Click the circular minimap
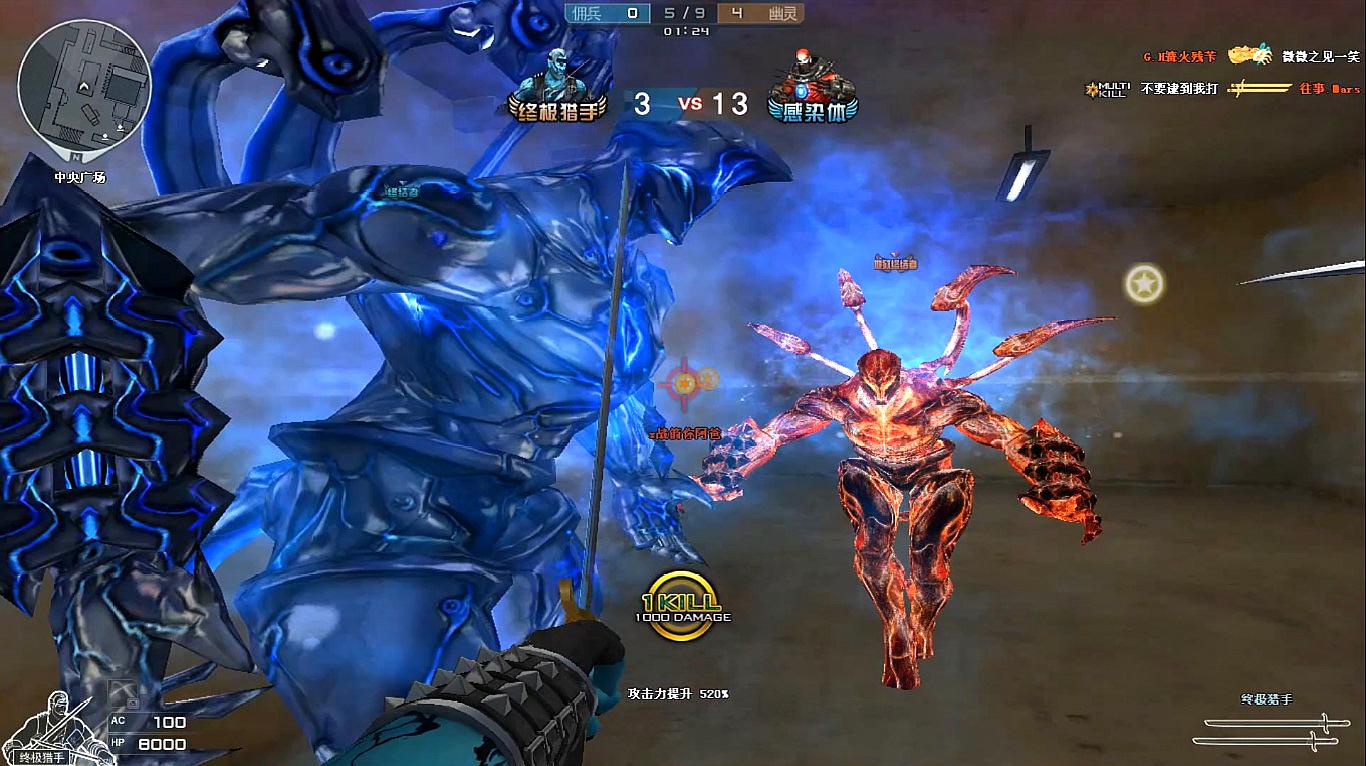This screenshot has width=1366, height=766. pyautogui.click(x=84, y=92)
